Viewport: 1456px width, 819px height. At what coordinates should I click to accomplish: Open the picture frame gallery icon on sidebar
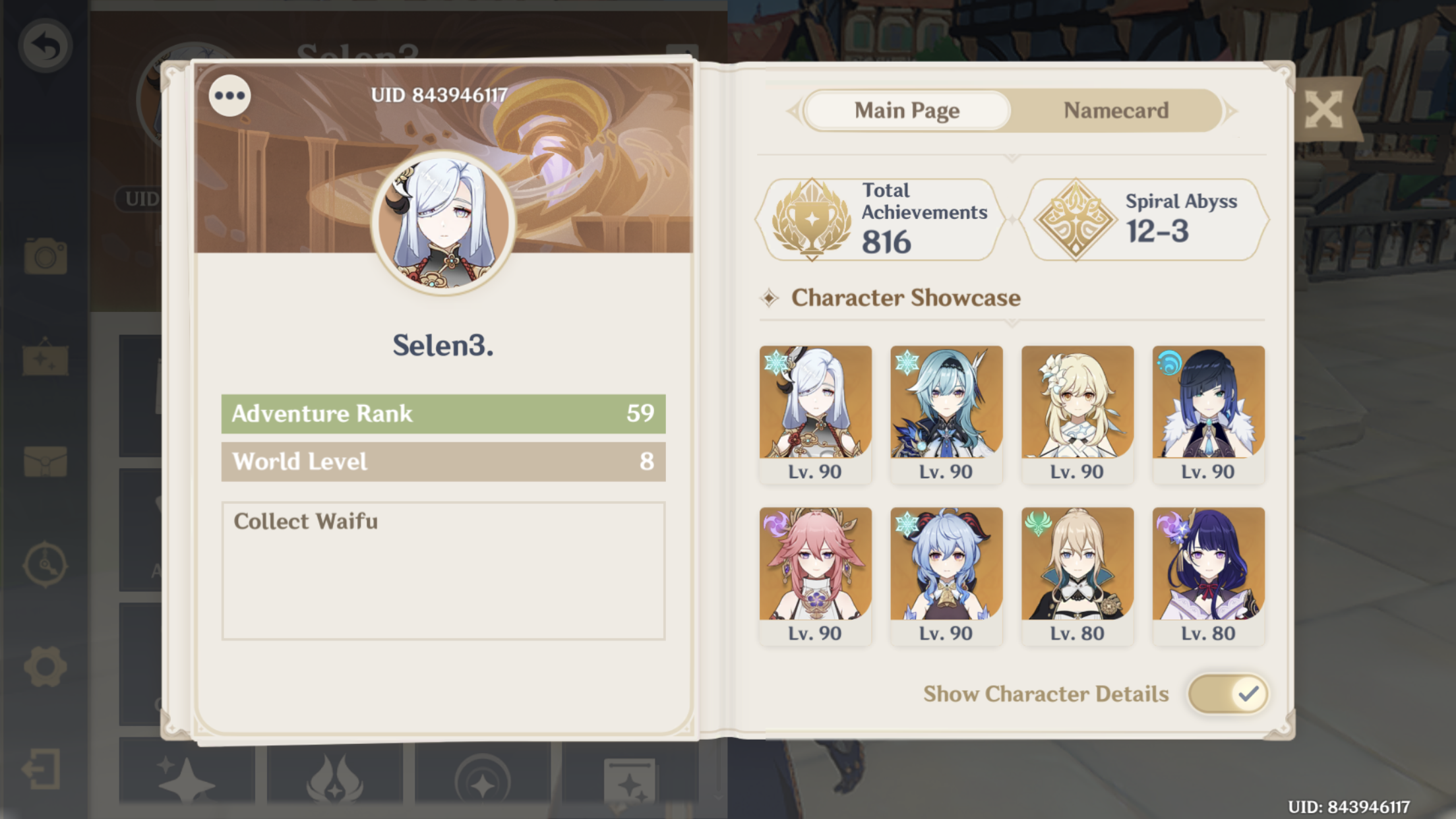click(44, 360)
